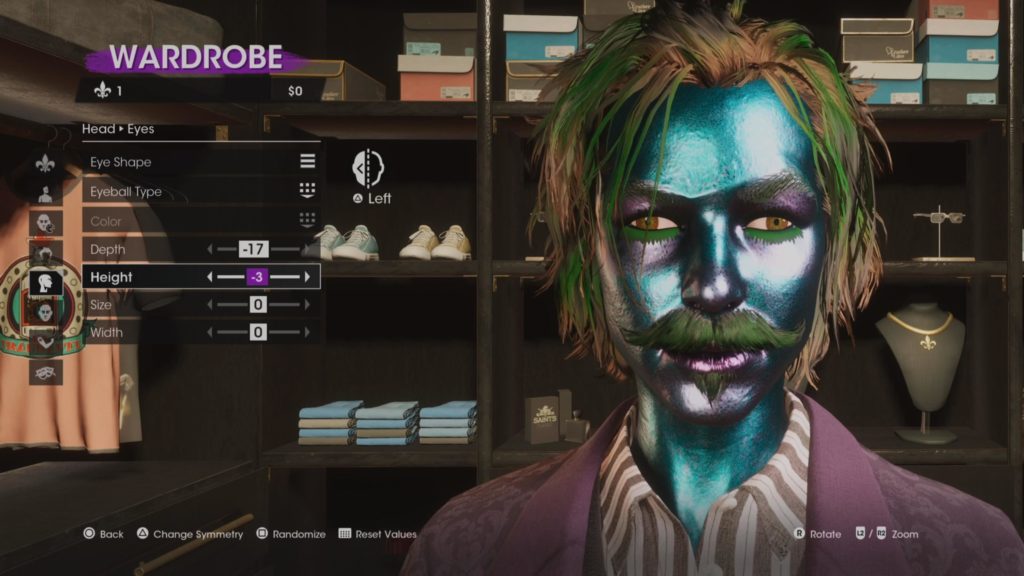Select the fleur-de-lis category tab
Viewport: 1024px width, 576px height.
click(x=45, y=163)
